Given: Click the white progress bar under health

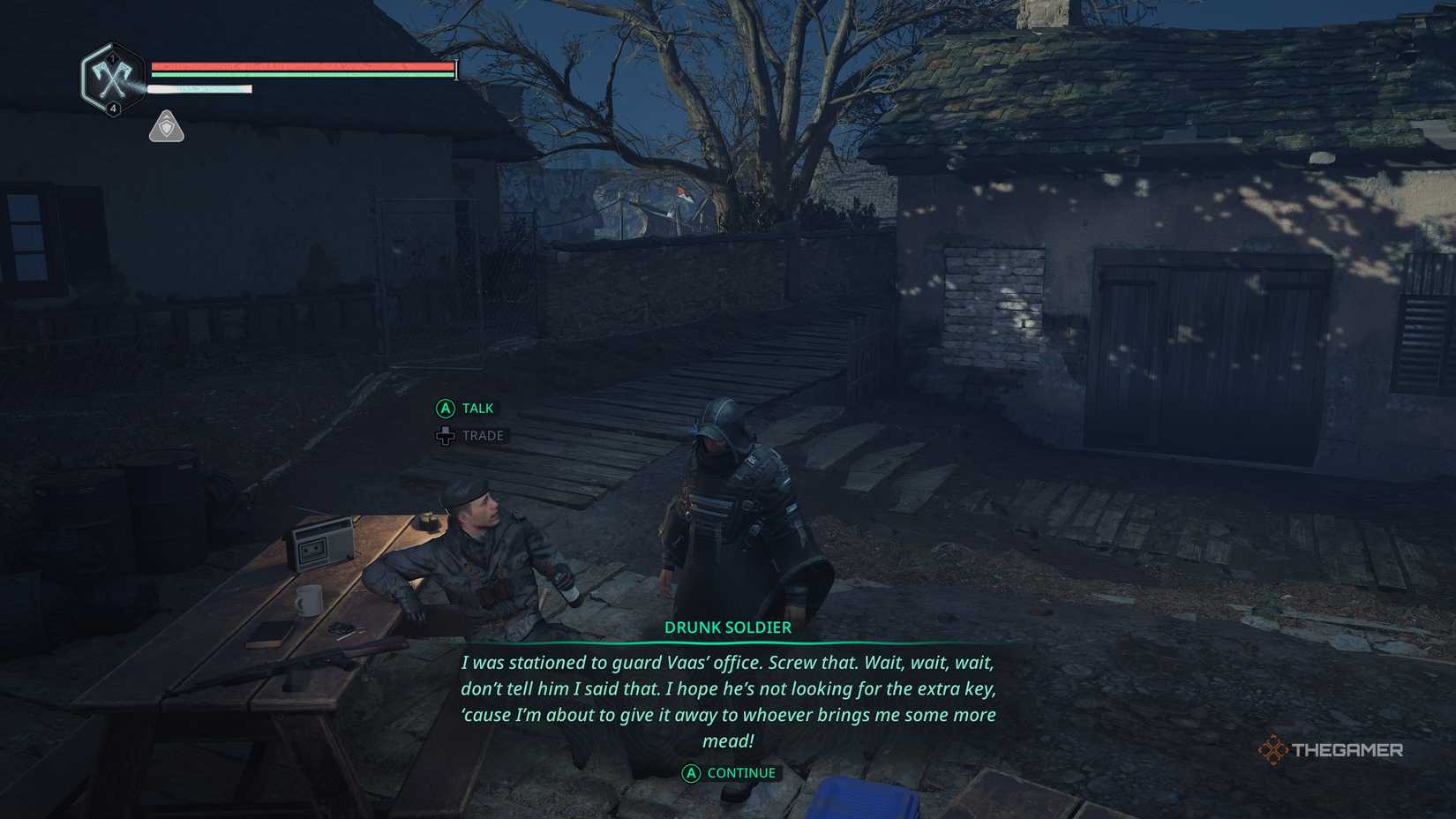Looking at the screenshot, I should click(199, 88).
